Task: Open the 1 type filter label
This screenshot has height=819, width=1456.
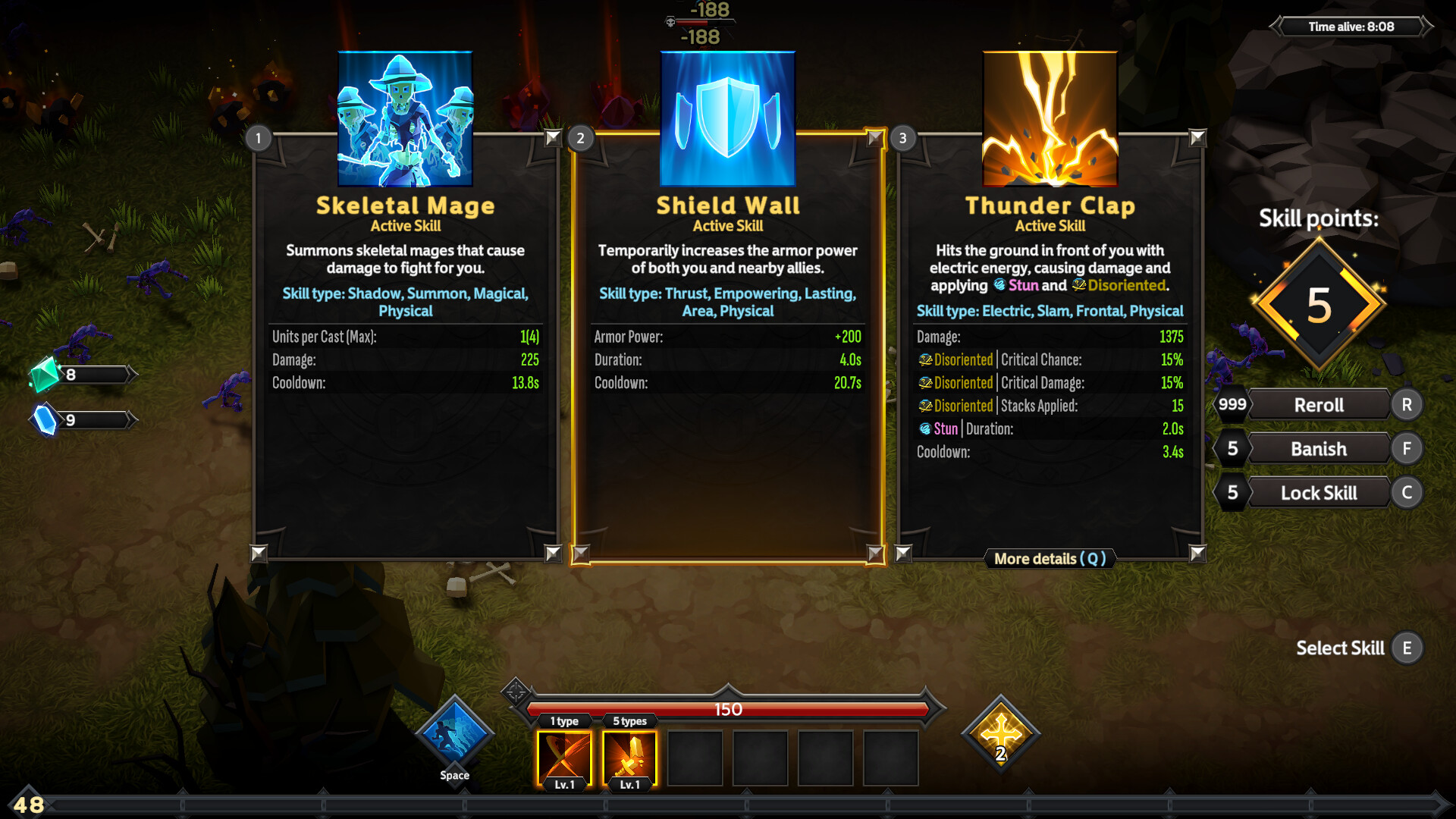Action: point(563,721)
